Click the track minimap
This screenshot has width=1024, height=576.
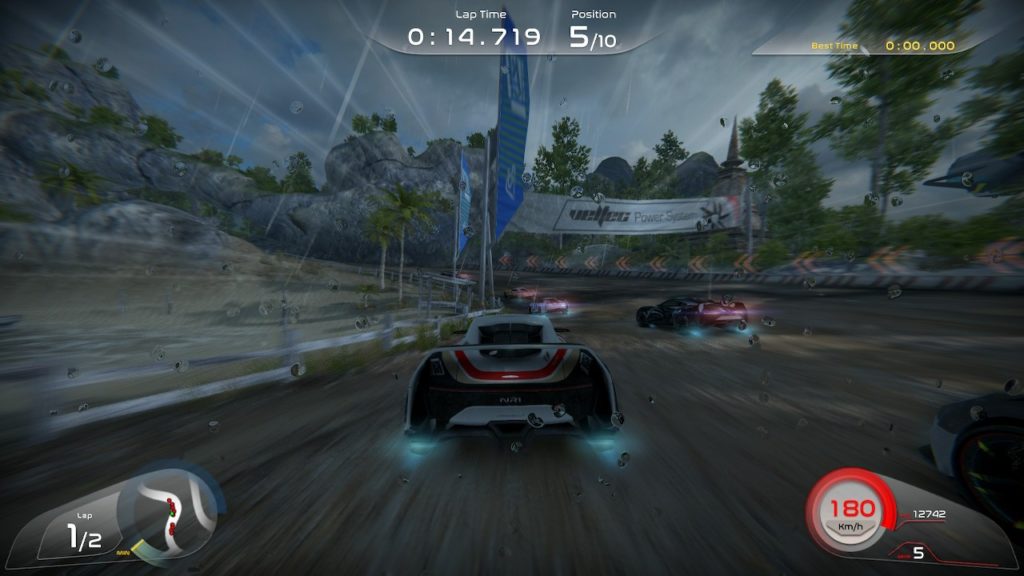172,510
